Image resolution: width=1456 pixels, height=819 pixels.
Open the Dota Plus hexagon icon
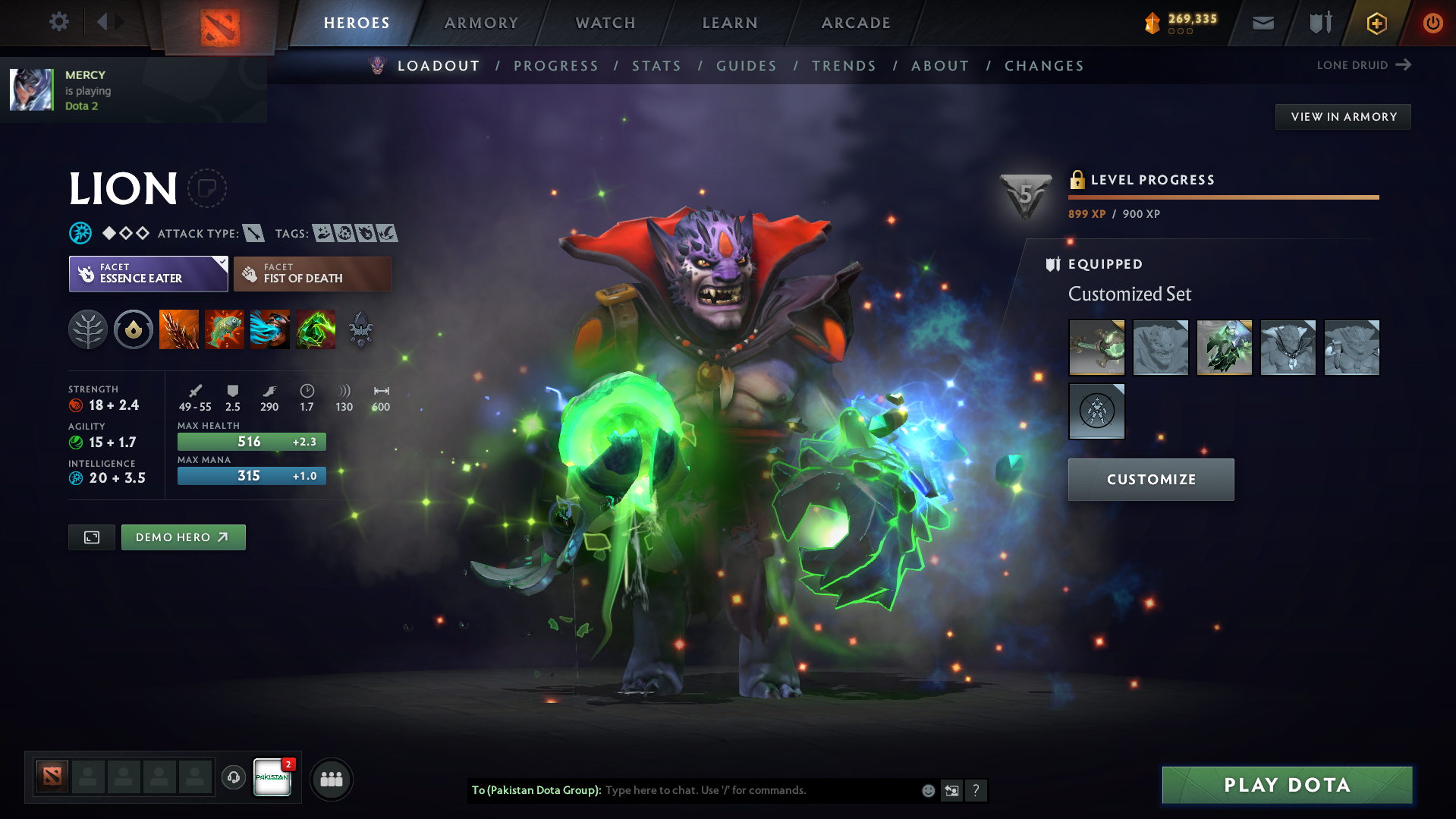coord(1376,23)
